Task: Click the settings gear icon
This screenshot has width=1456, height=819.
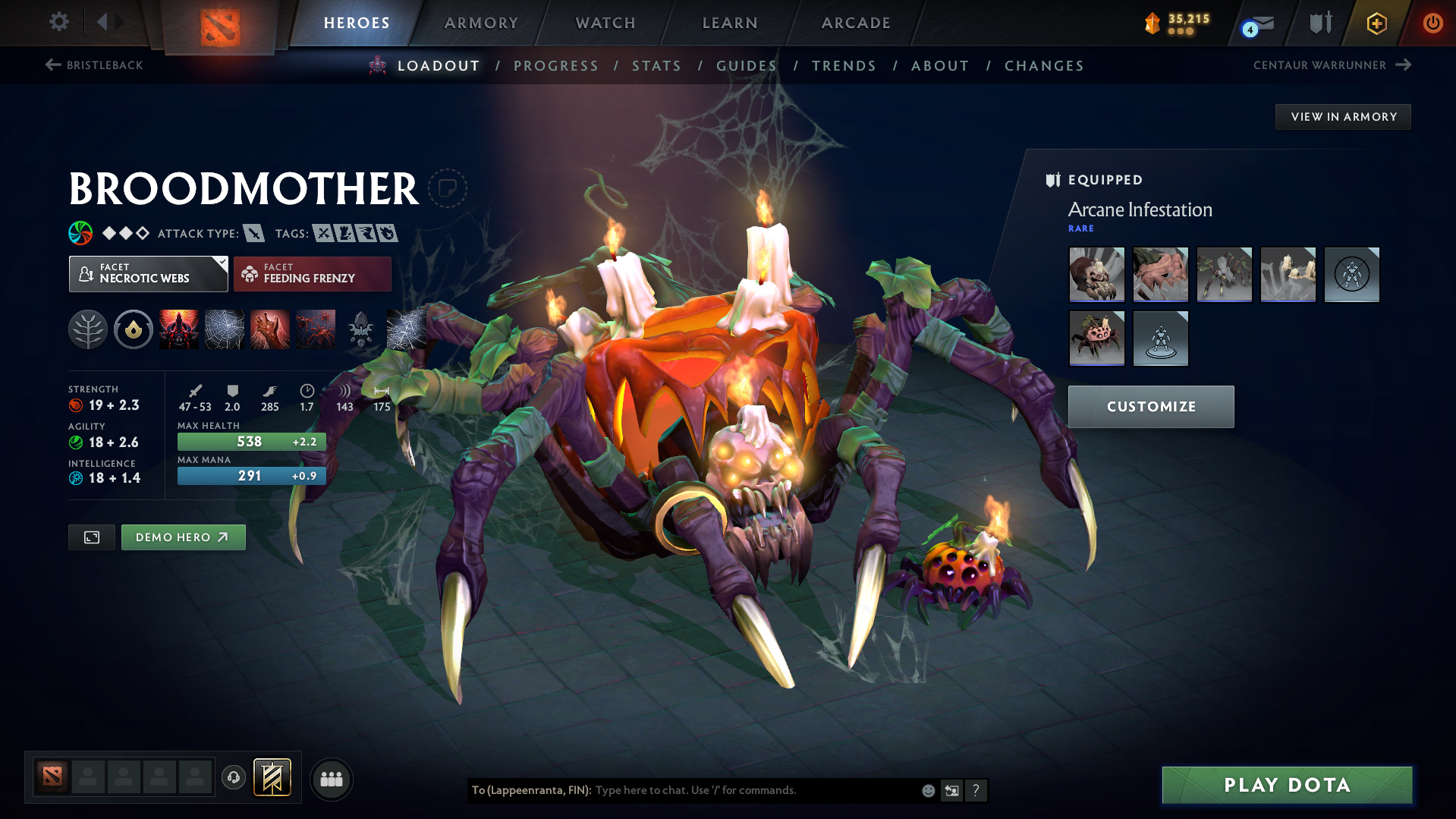Action: (58, 22)
